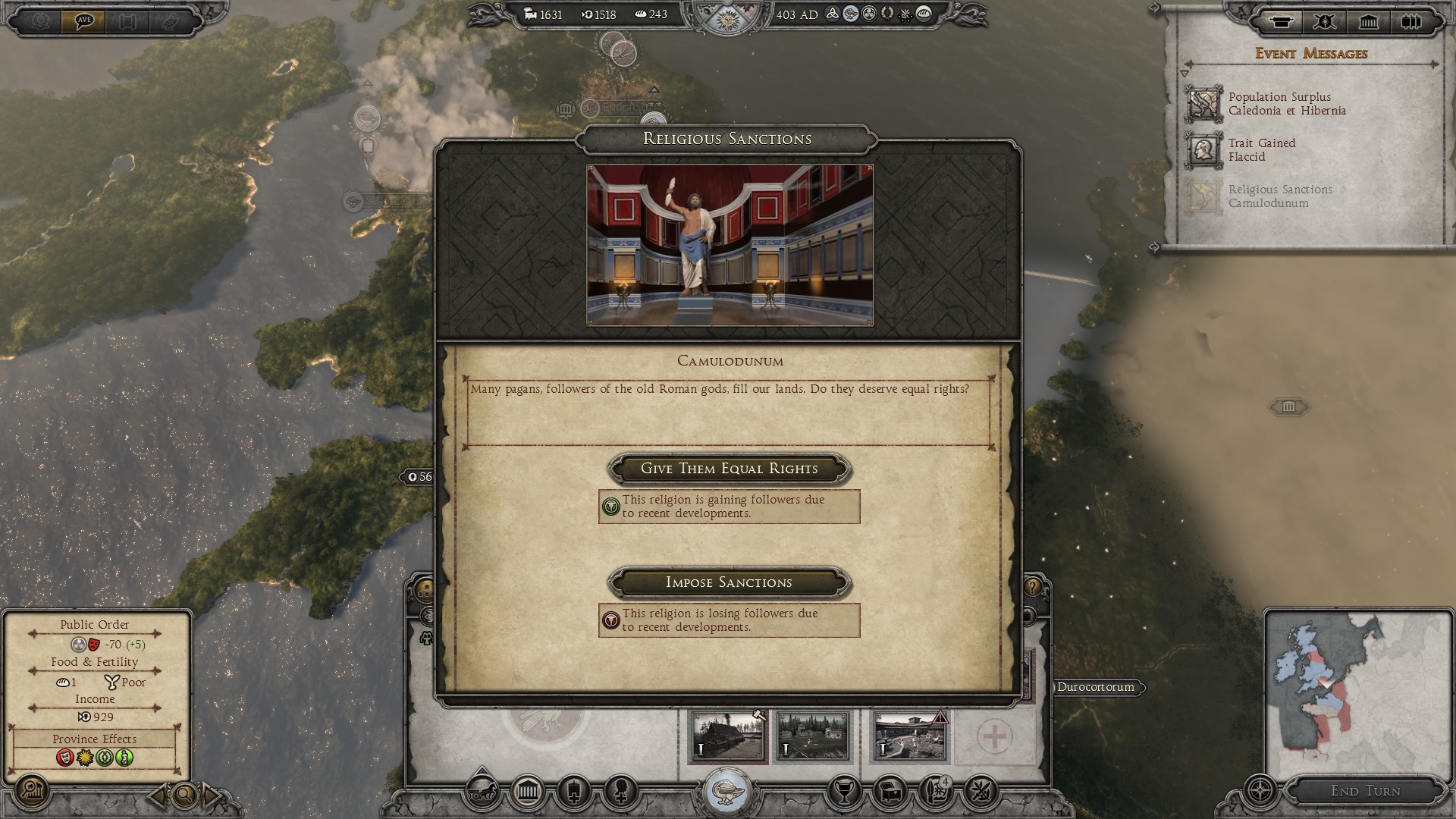The image size is (1456, 819).
Task: Select the building thumbnail with warning sign
Action: pos(910,736)
